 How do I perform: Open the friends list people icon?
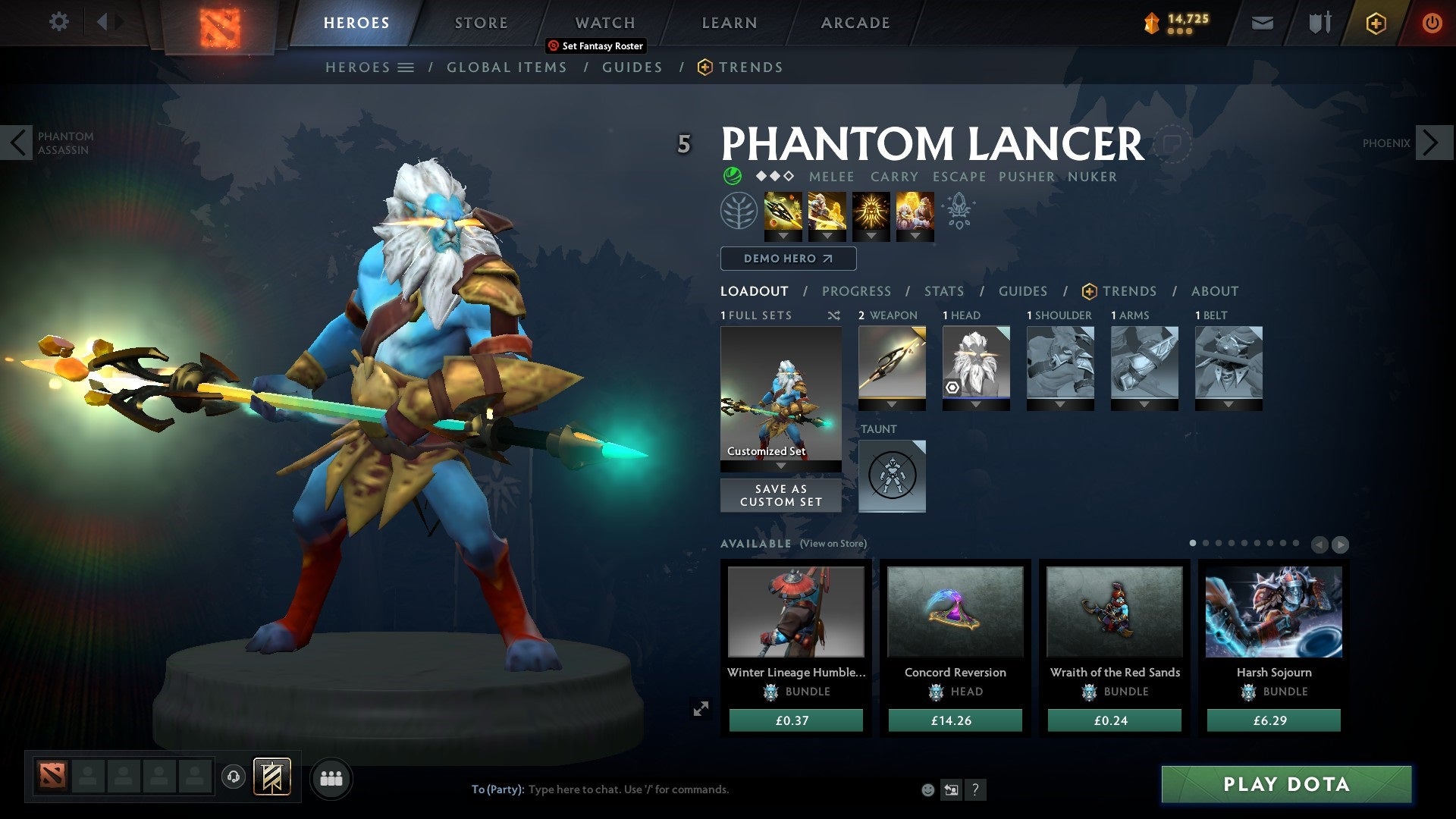330,777
